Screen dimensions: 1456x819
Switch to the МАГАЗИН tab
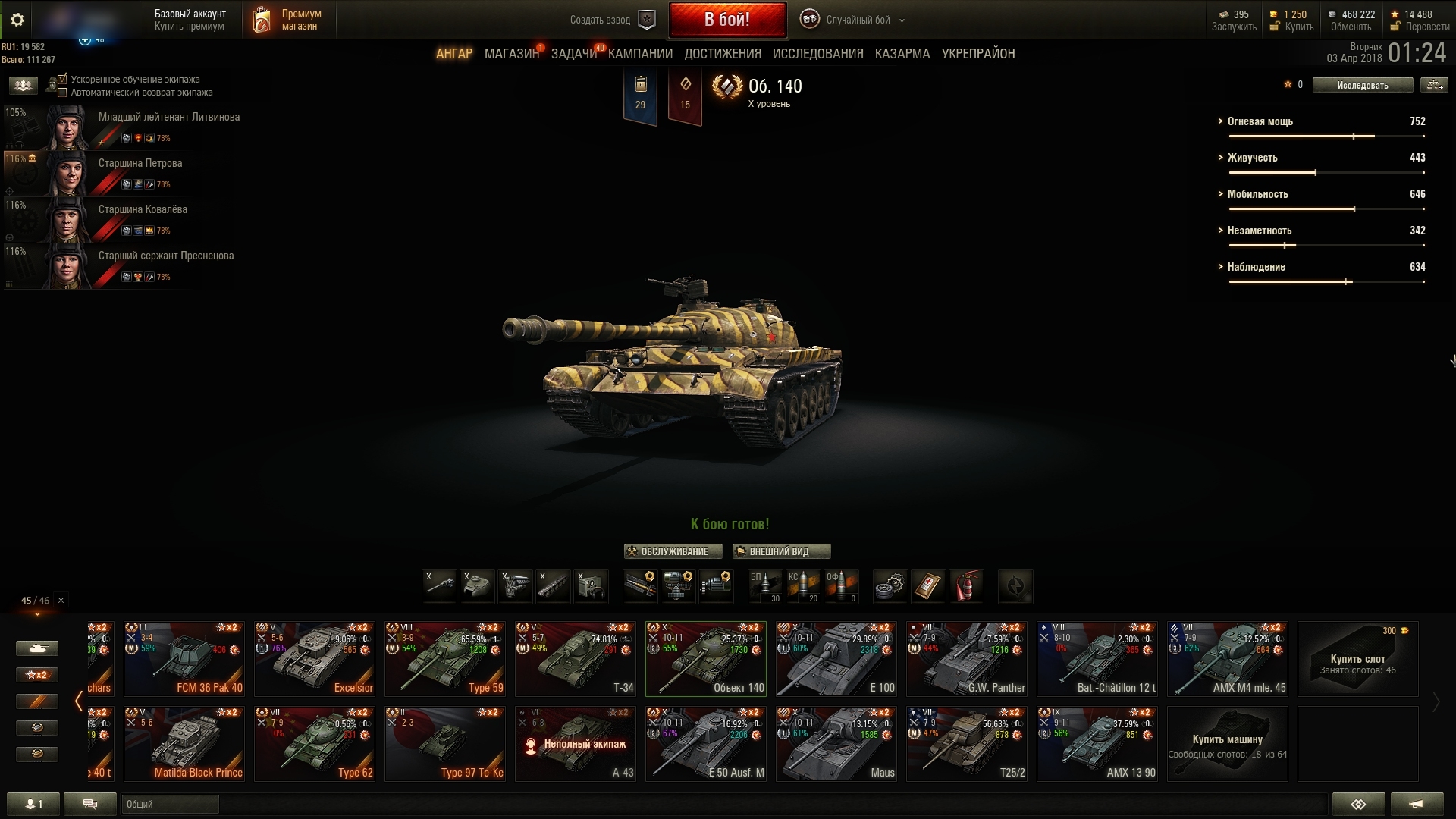[x=511, y=54]
